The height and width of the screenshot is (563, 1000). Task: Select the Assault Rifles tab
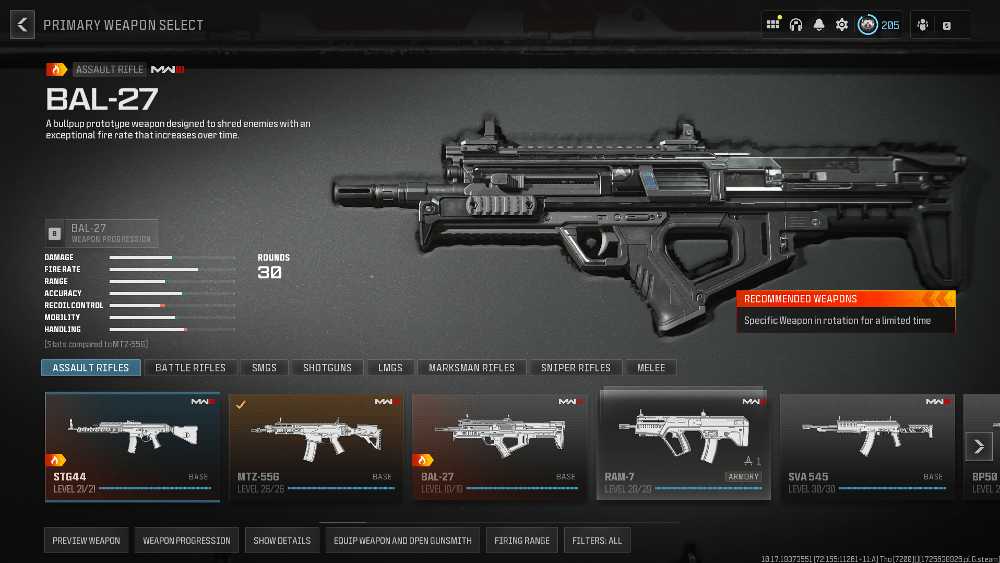91,368
